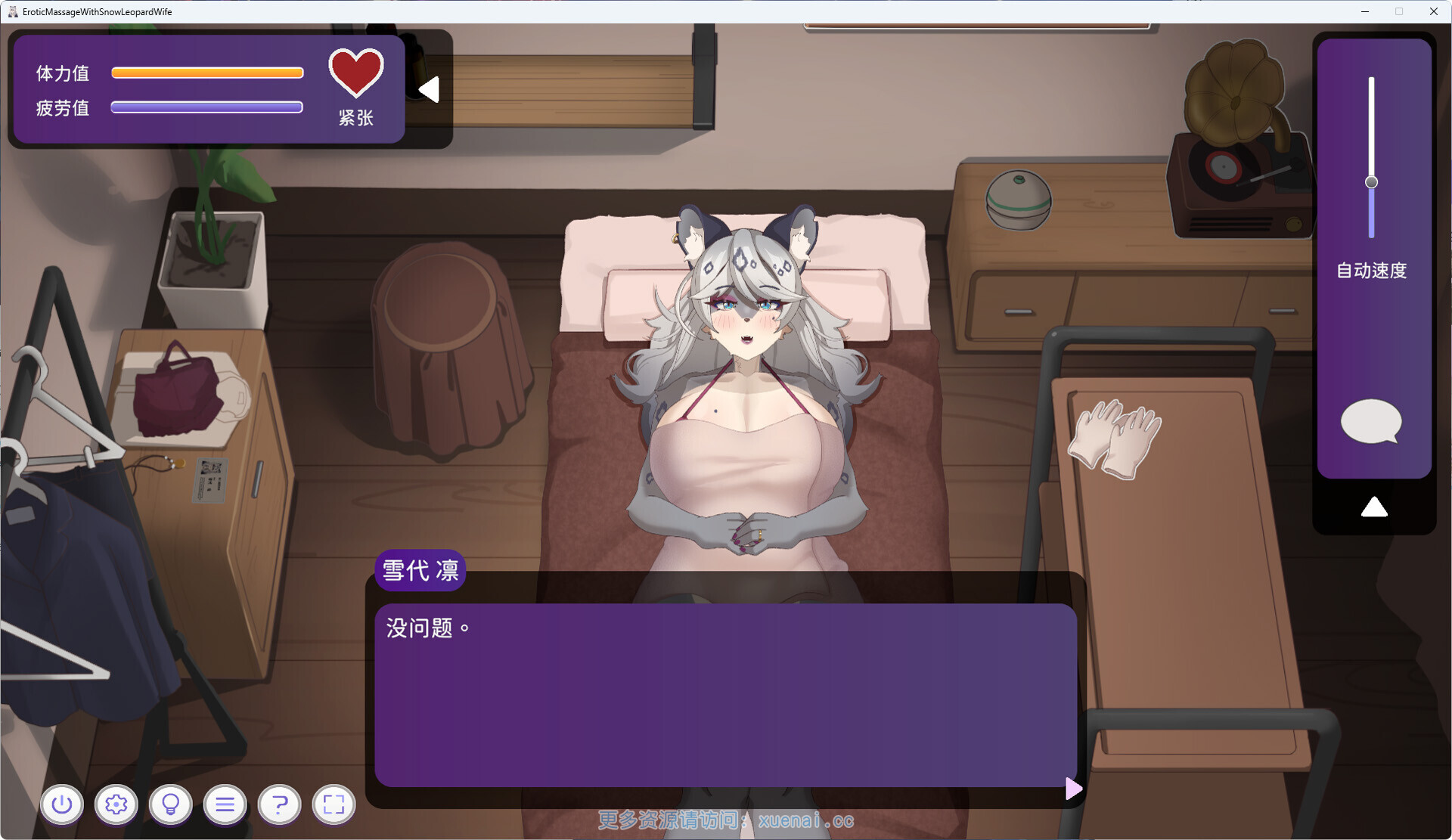Toggle the speech bubble auto-dialogue button

click(x=1370, y=421)
